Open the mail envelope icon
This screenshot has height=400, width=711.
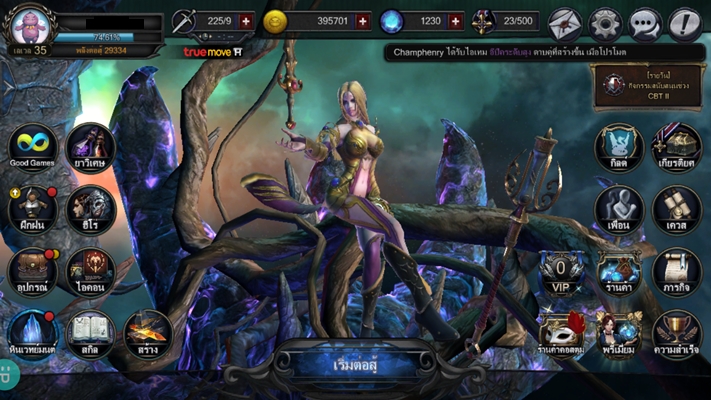[565, 22]
